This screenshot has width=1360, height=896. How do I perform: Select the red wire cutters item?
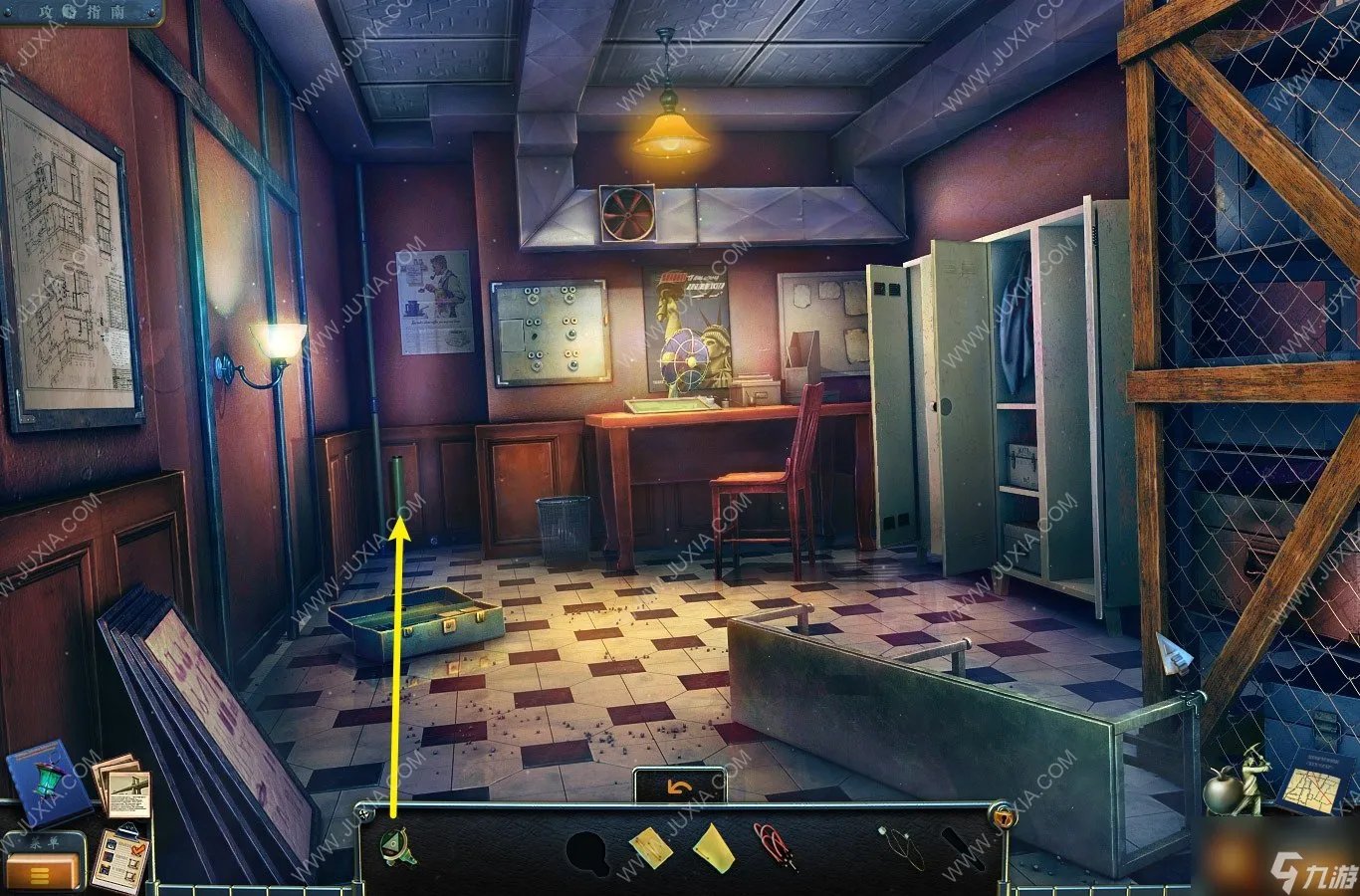[774, 846]
